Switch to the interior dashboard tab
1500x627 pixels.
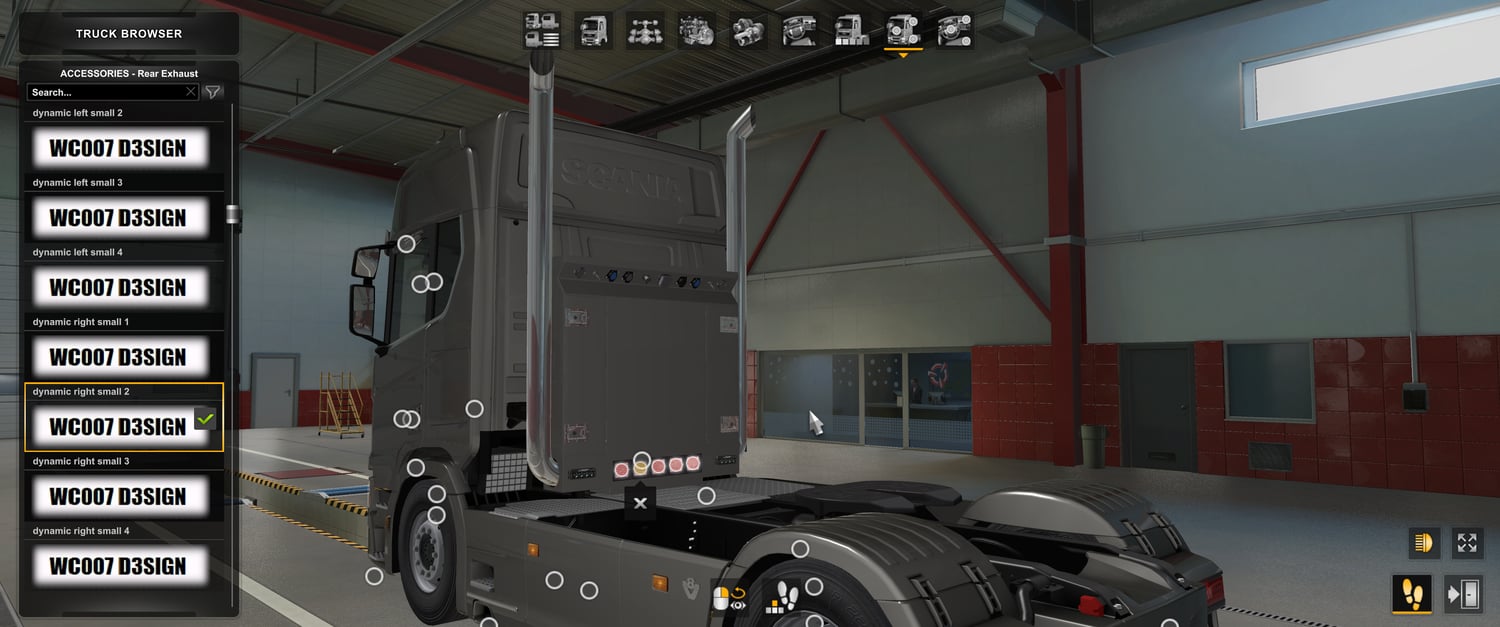point(800,31)
